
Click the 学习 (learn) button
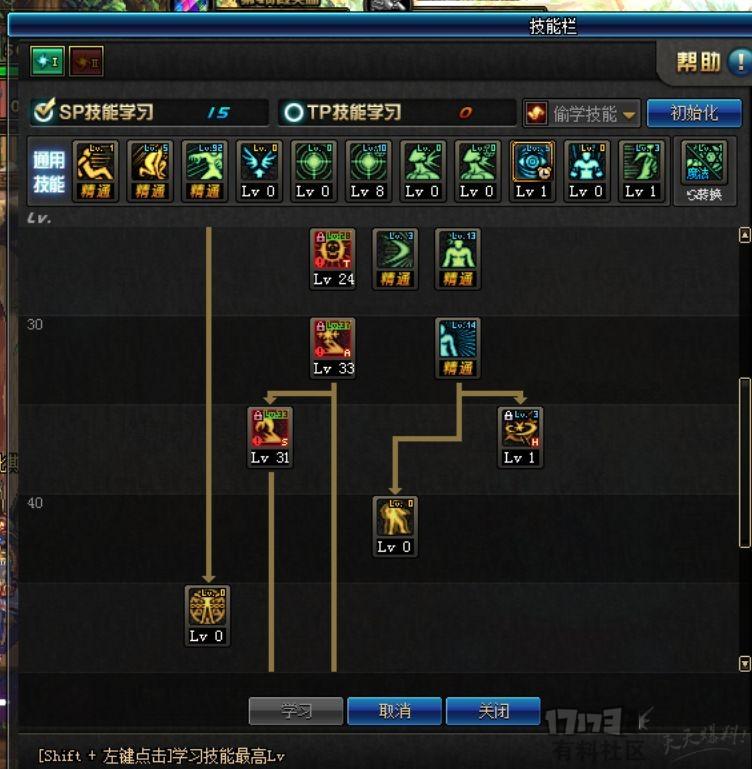click(296, 711)
